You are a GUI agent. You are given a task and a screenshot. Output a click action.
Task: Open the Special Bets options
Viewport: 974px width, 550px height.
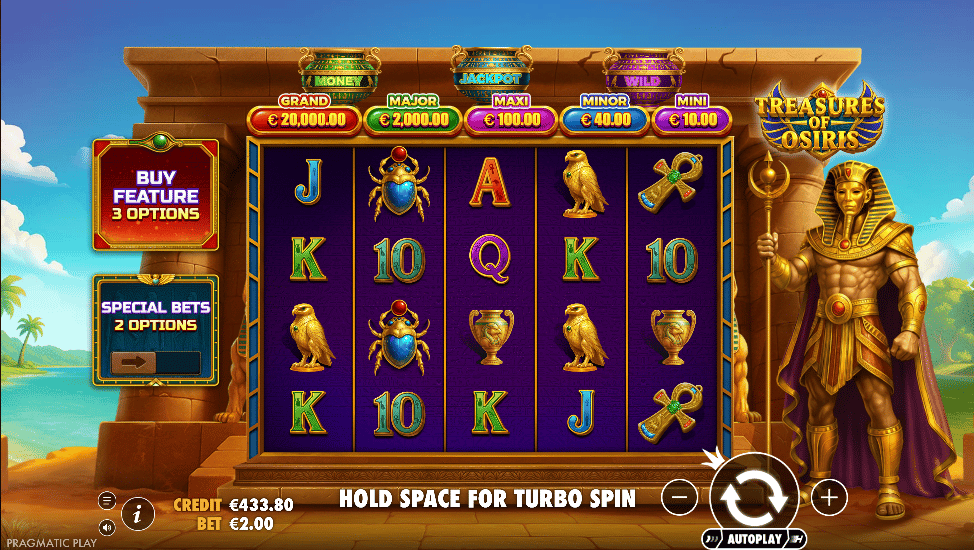coord(155,316)
